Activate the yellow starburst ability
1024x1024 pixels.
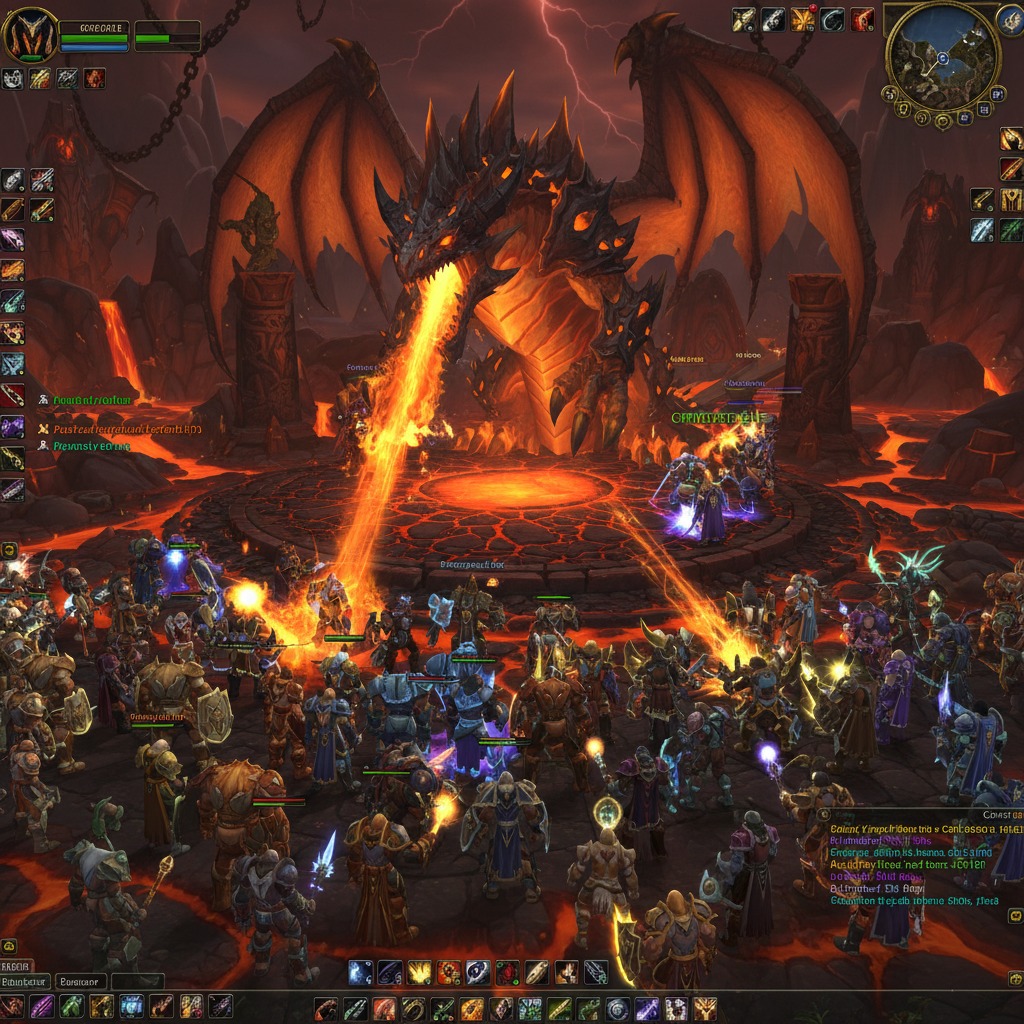(419, 971)
